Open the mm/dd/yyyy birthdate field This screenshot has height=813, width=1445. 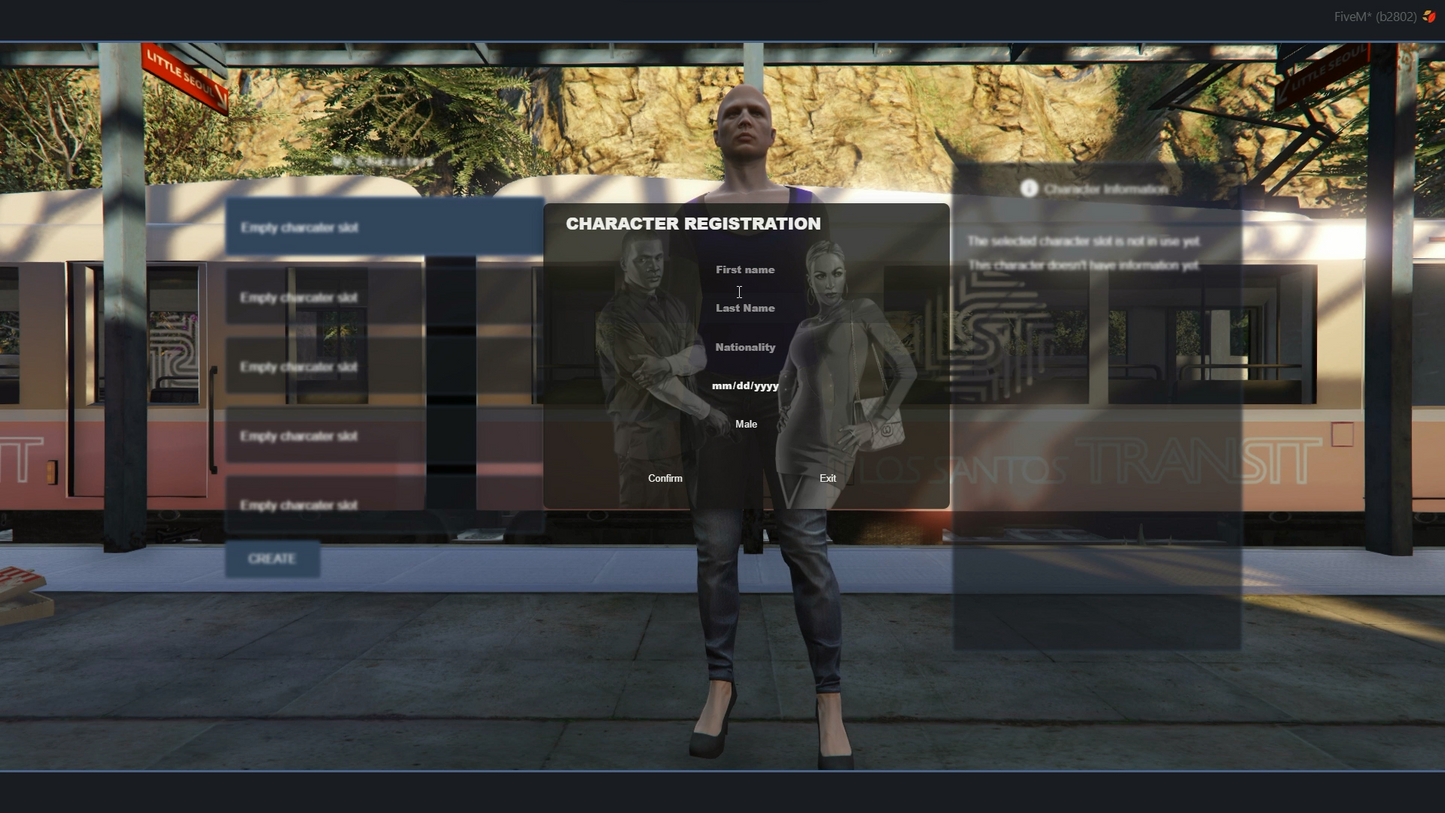(x=745, y=386)
